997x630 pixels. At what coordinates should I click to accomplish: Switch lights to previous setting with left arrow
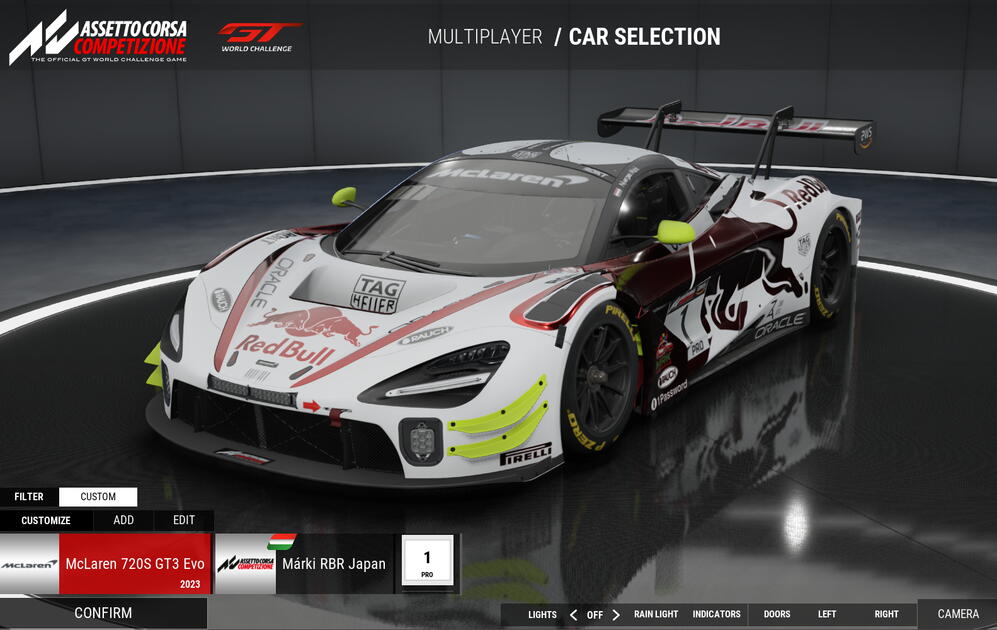573,615
